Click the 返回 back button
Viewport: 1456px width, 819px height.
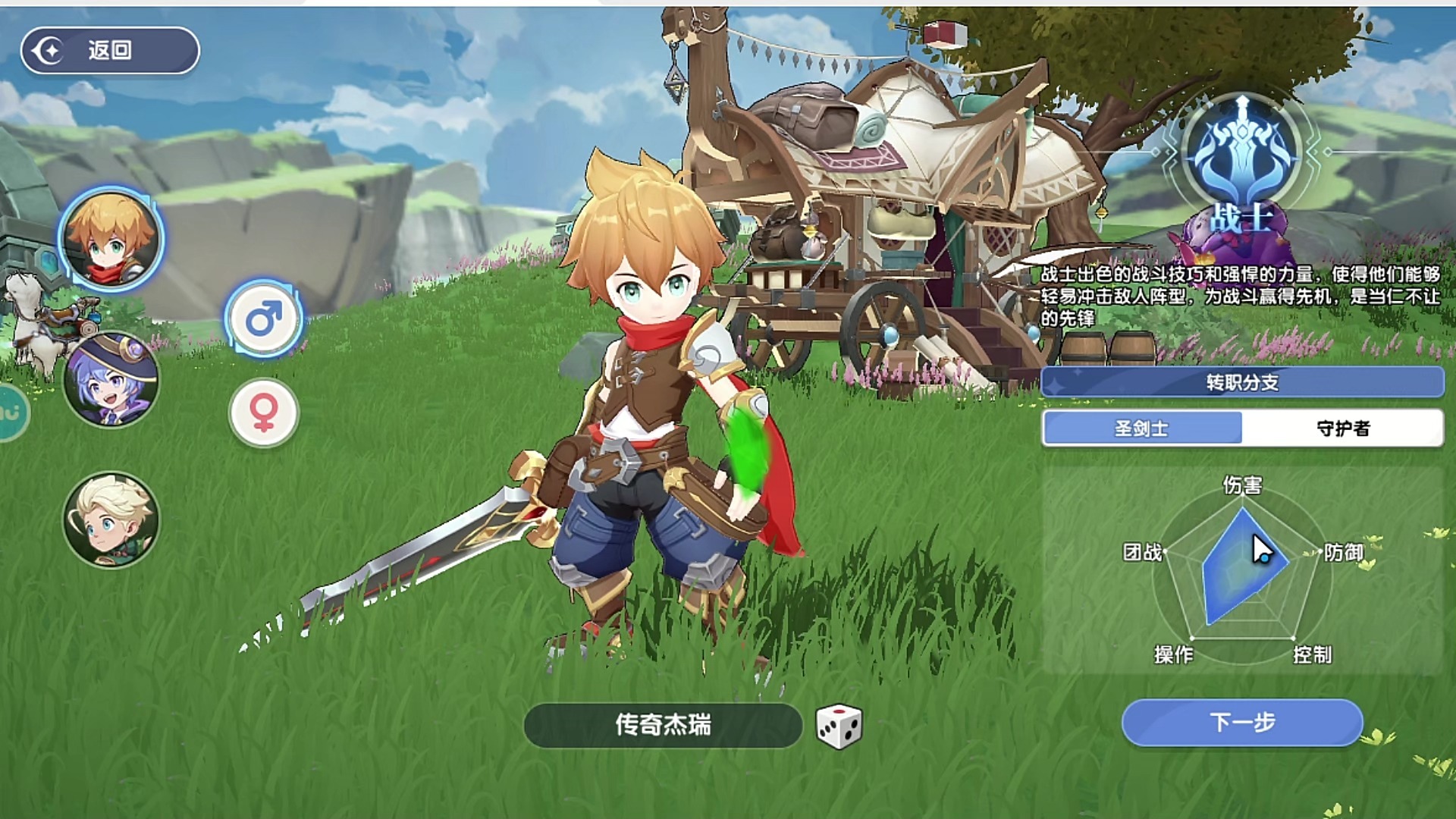110,51
